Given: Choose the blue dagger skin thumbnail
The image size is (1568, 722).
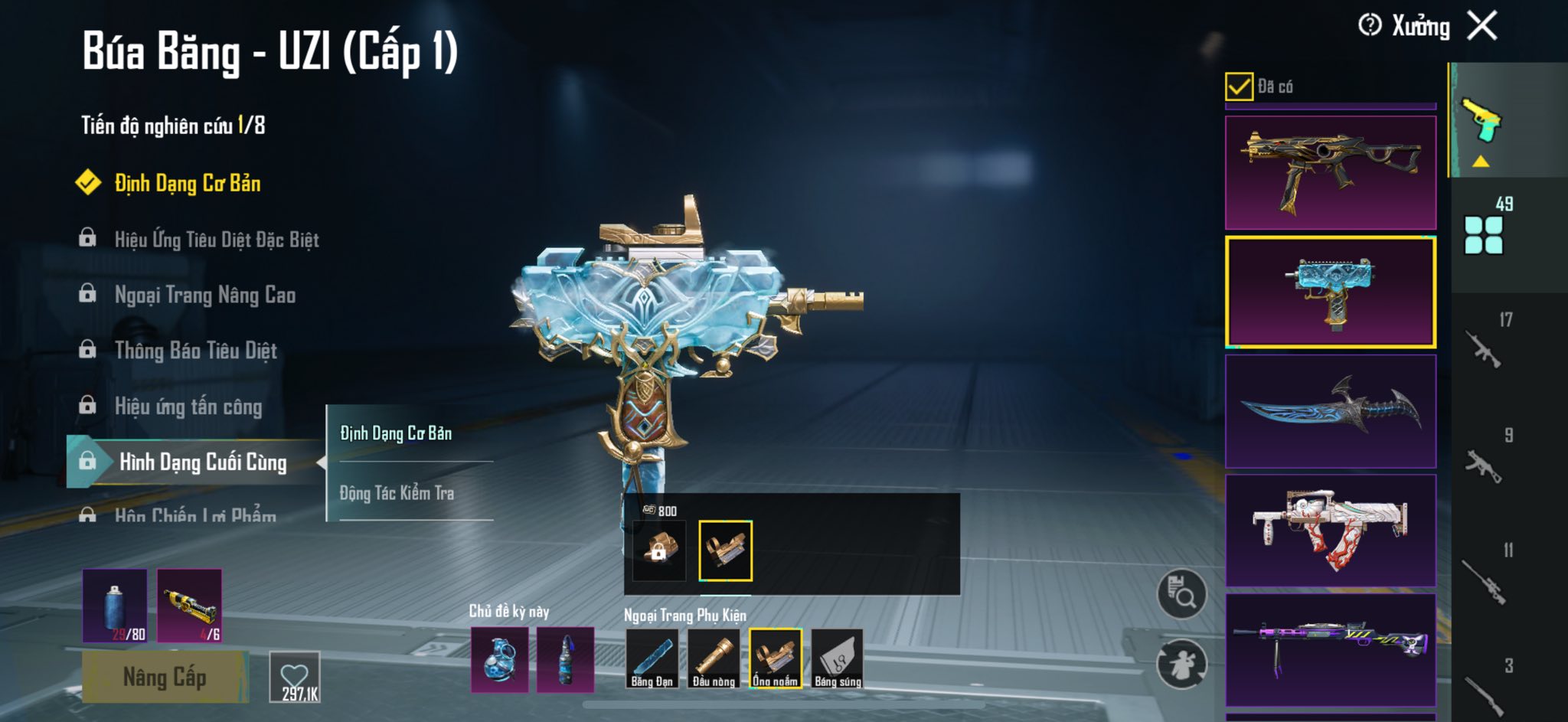Looking at the screenshot, I should [1330, 411].
